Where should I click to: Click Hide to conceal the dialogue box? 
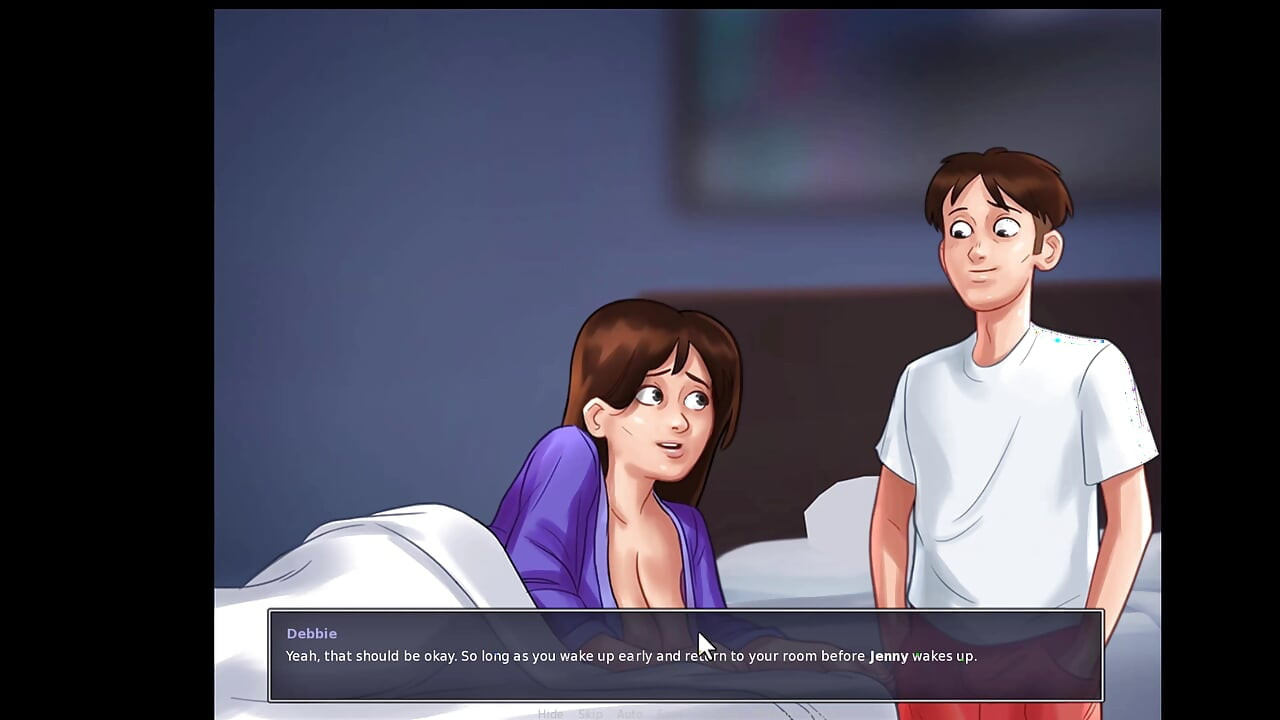(551, 714)
